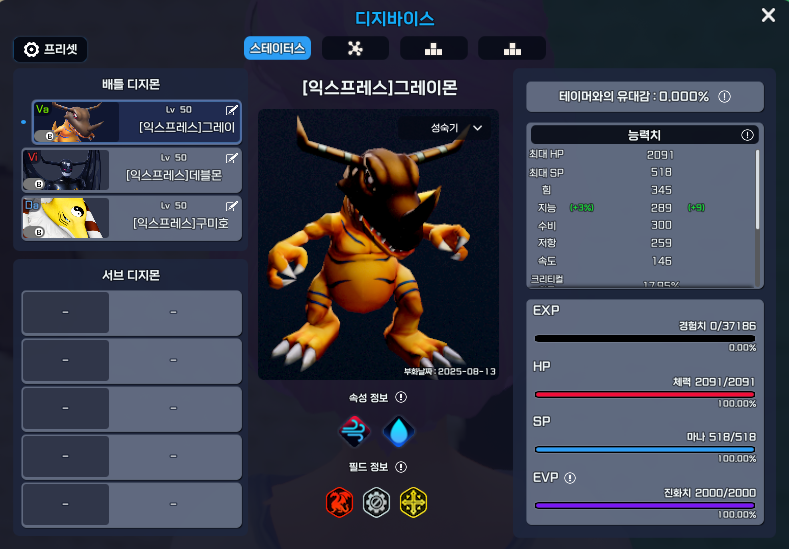Click the yellow cross field icon

(414, 501)
